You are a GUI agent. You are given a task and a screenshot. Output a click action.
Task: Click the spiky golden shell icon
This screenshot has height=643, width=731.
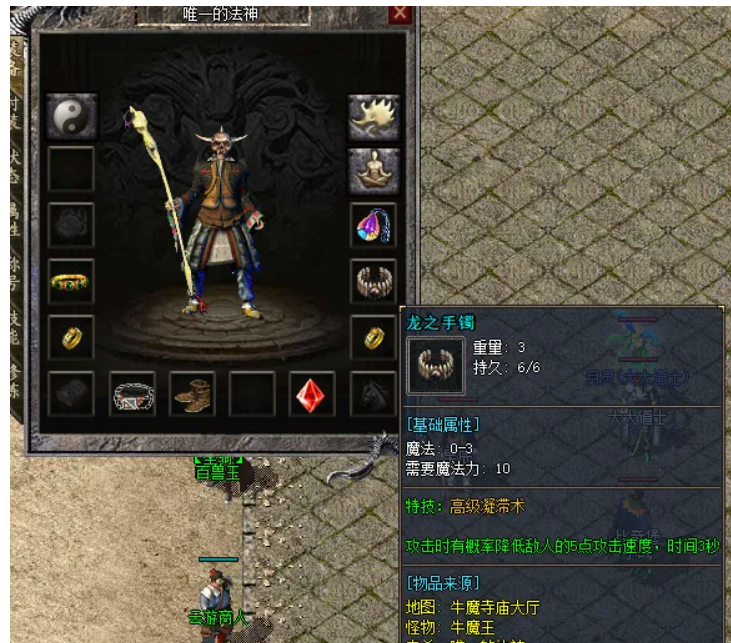tap(373, 117)
